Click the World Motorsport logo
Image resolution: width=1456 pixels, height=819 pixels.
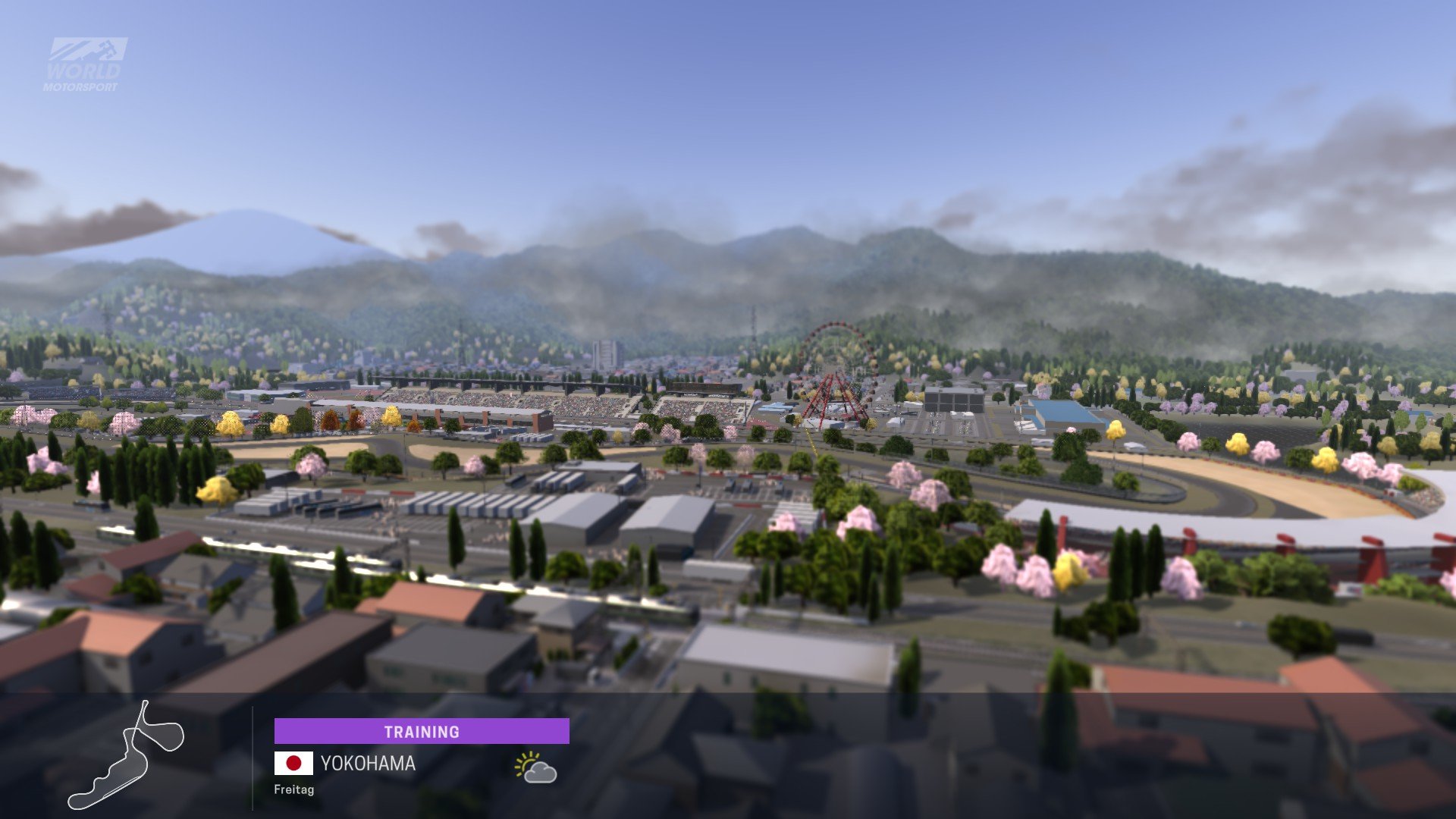pos(83,65)
